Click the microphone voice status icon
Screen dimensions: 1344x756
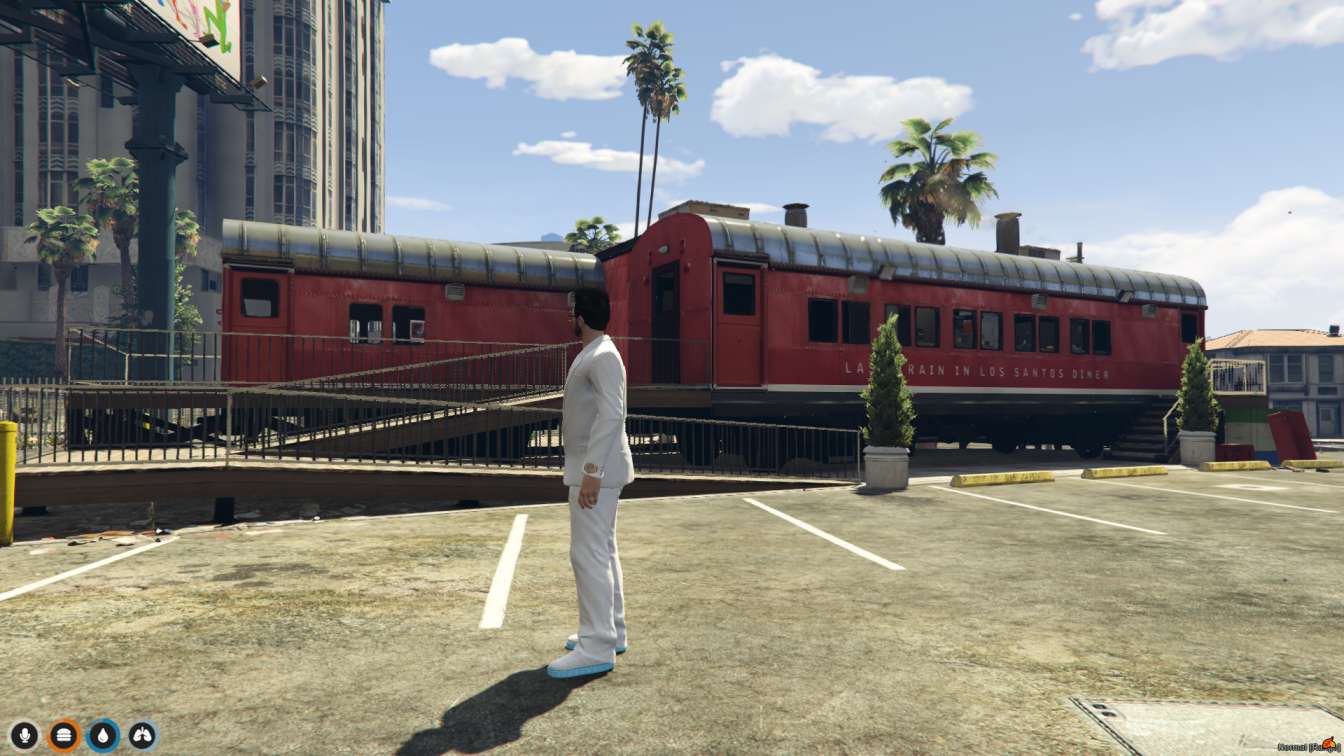click(24, 736)
